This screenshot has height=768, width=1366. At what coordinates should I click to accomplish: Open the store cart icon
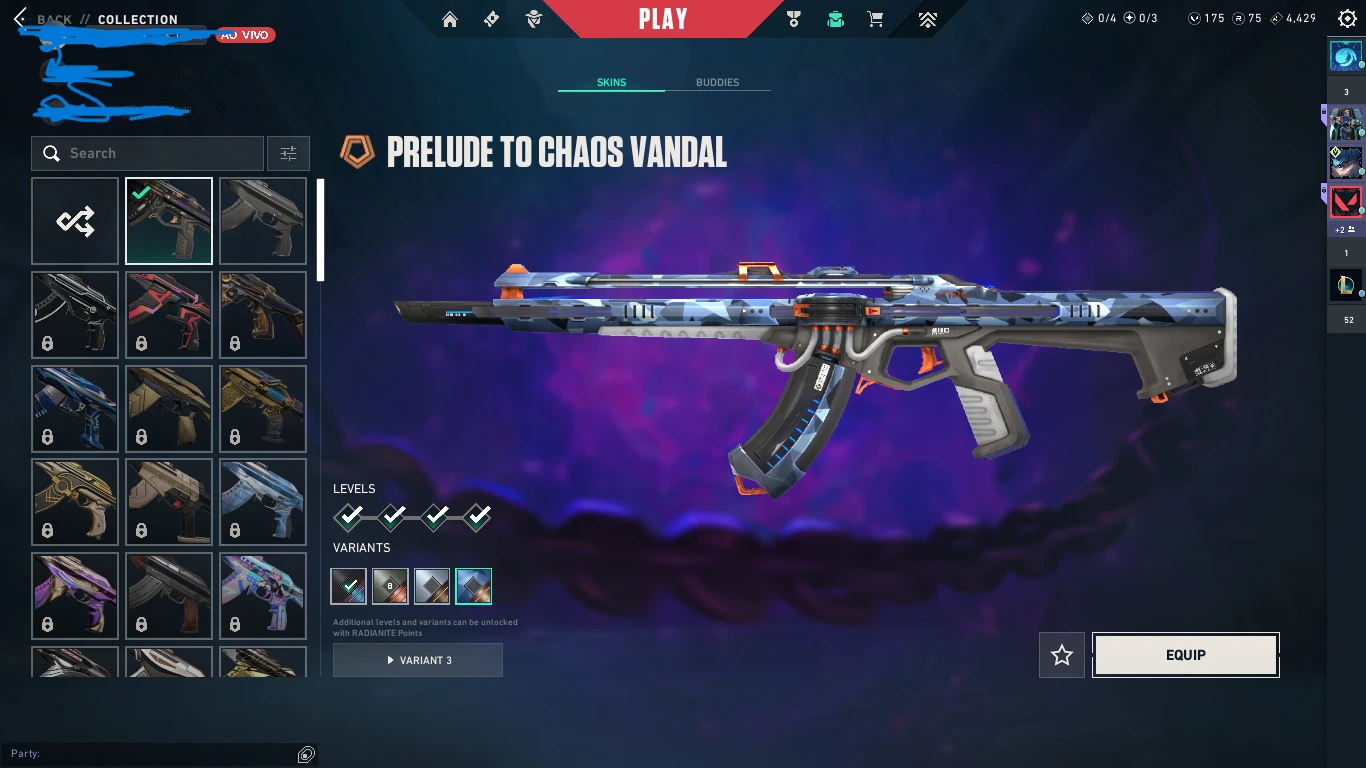click(875, 19)
